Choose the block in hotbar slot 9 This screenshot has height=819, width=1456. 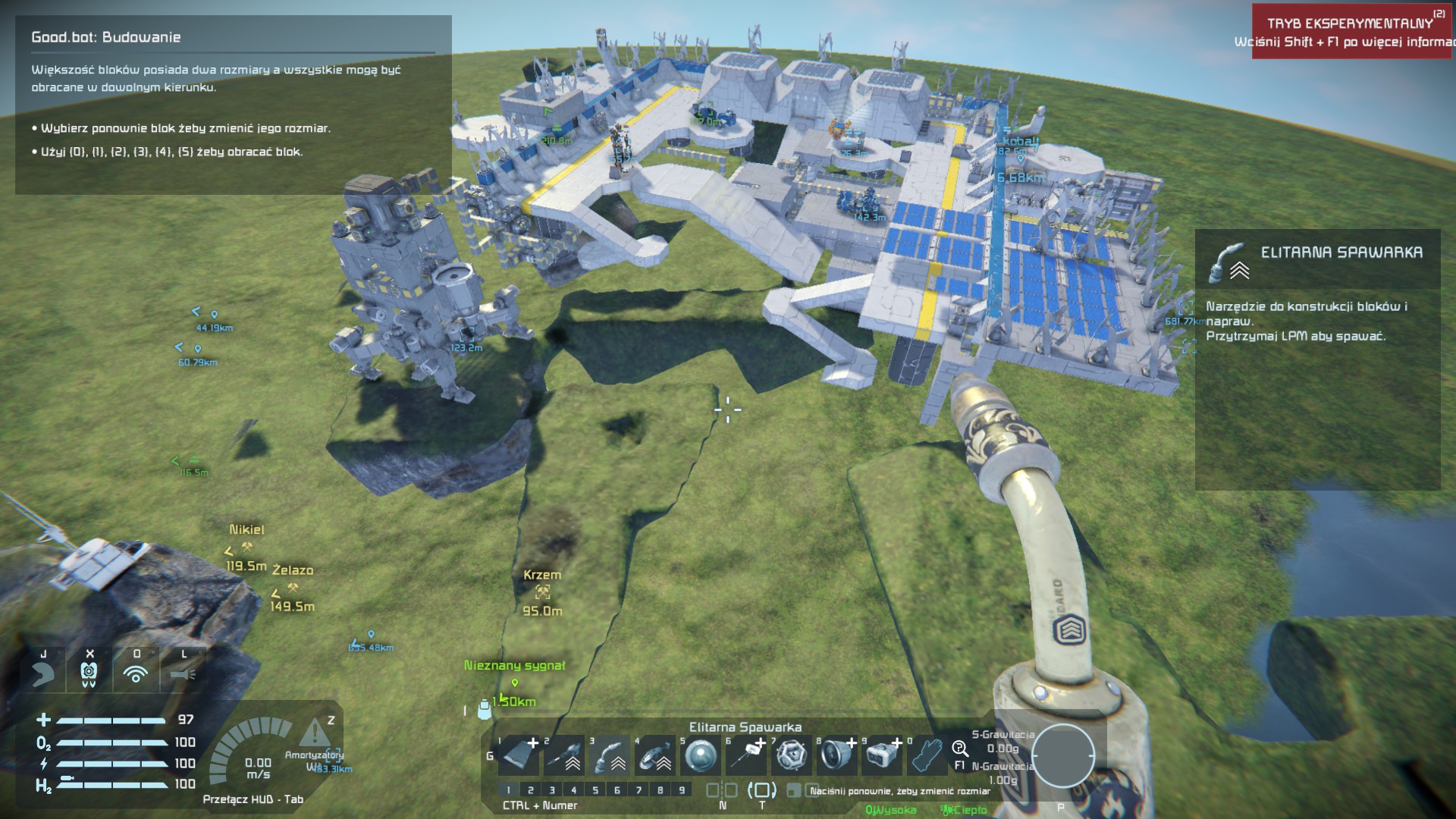coord(883,755)
